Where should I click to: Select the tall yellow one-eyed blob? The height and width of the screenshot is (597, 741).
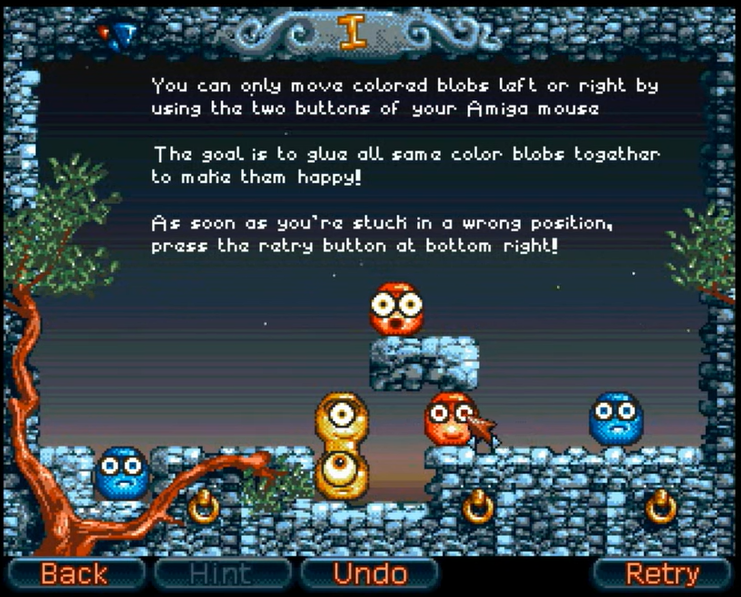click(342, 446)
